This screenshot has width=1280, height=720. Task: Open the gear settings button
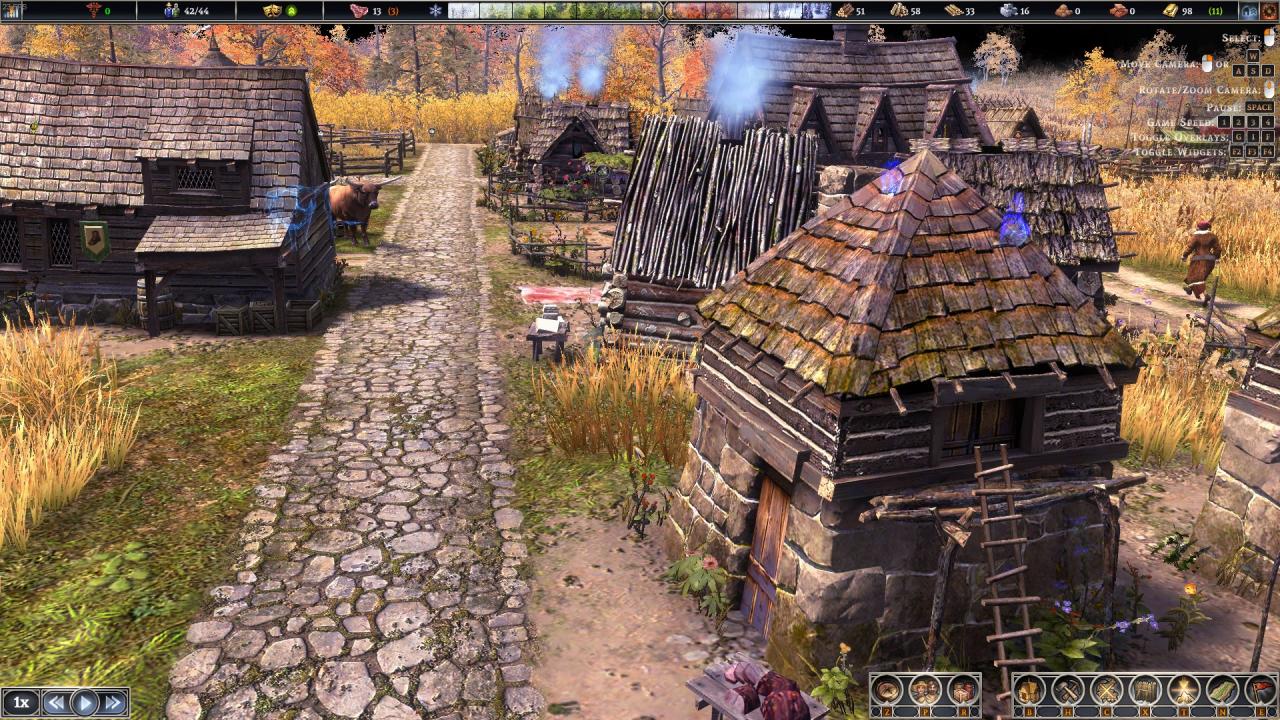tap(1270, 11)
